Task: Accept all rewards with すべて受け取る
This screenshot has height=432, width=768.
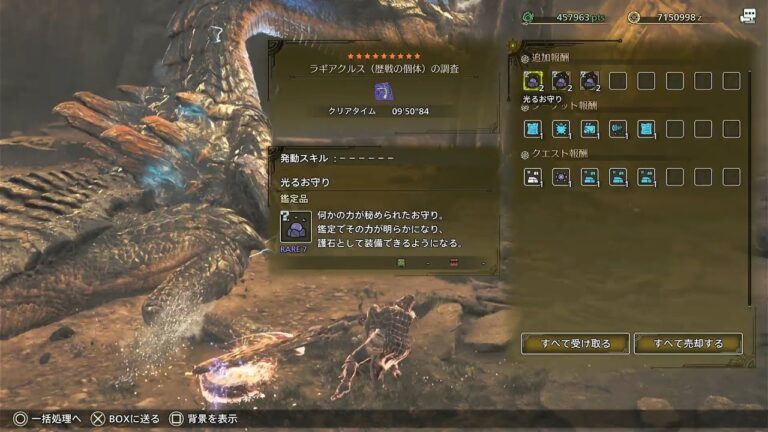Action: [575, 343]
